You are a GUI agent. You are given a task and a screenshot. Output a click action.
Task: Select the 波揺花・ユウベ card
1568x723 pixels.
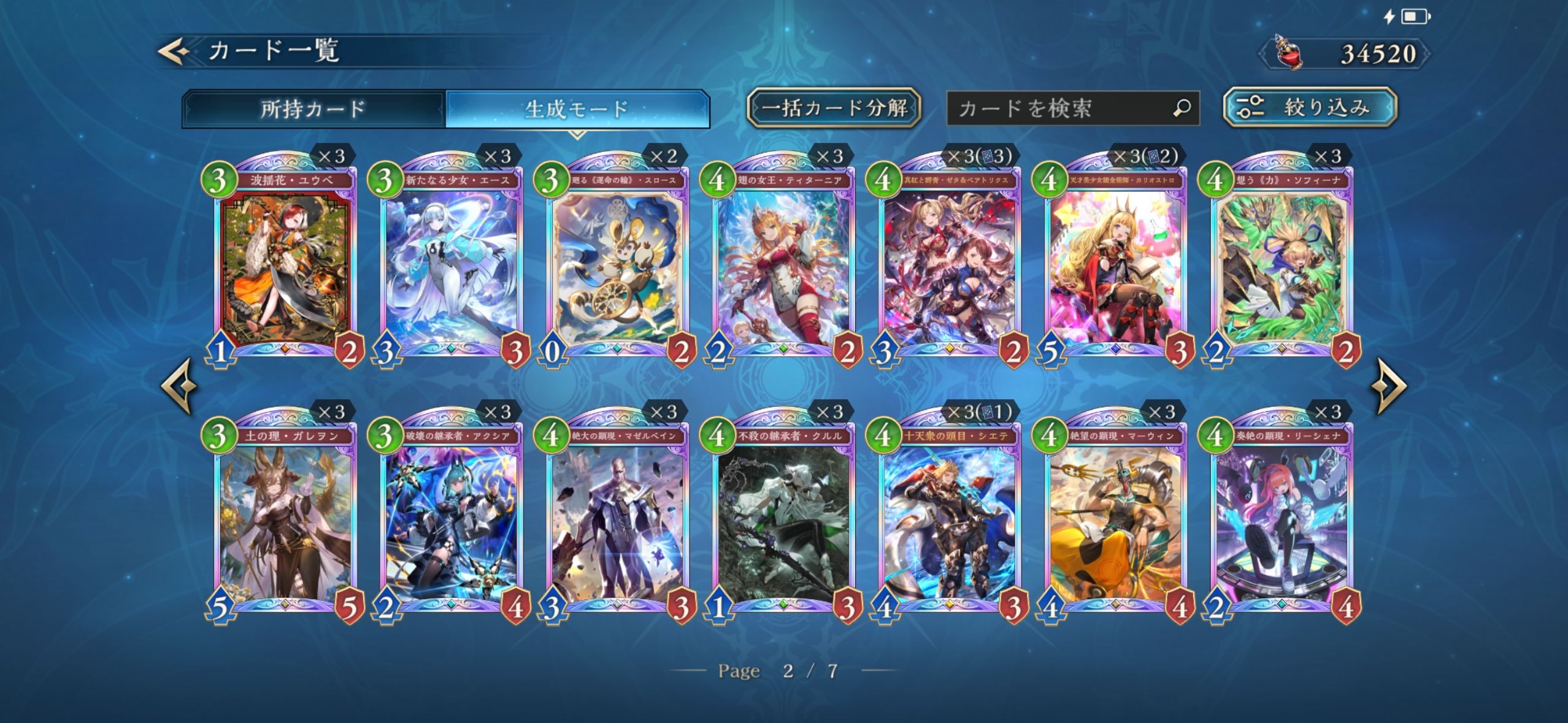pos(285,264)
